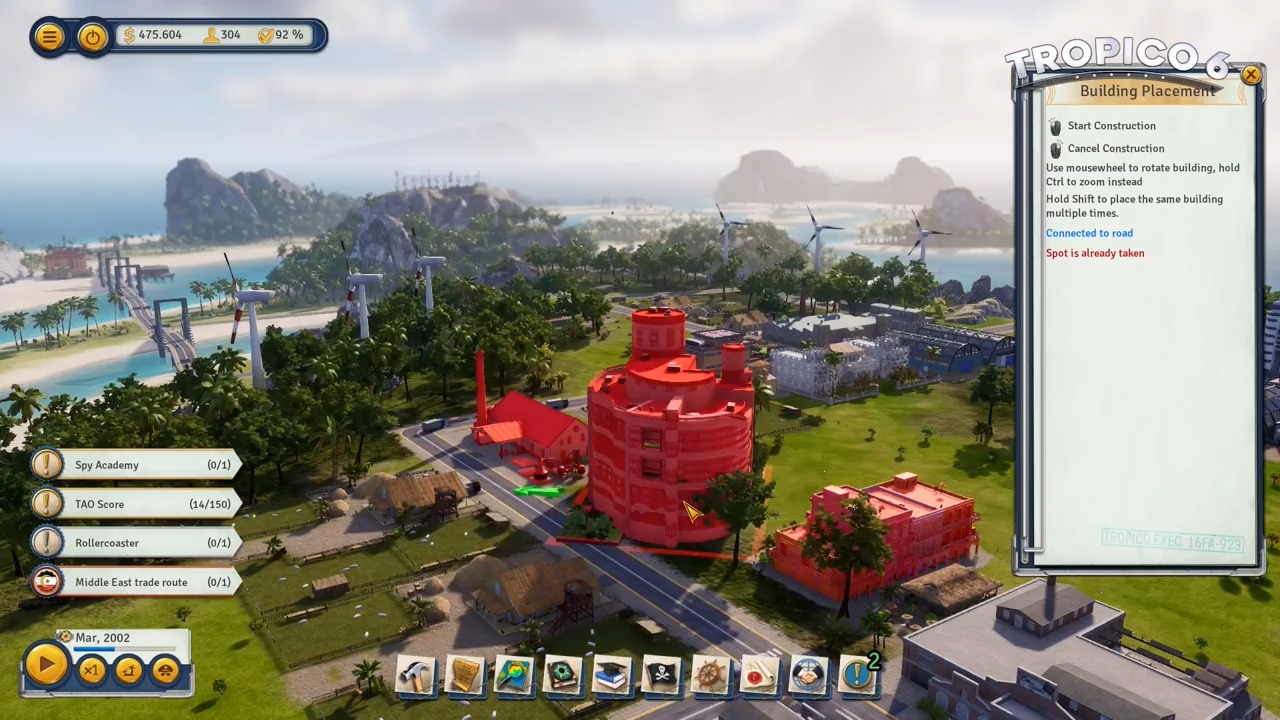The width and height of the screenshot is (1280, 720).
Task: Open the yellow scroll edicts menu
Action: coord(465,675)
